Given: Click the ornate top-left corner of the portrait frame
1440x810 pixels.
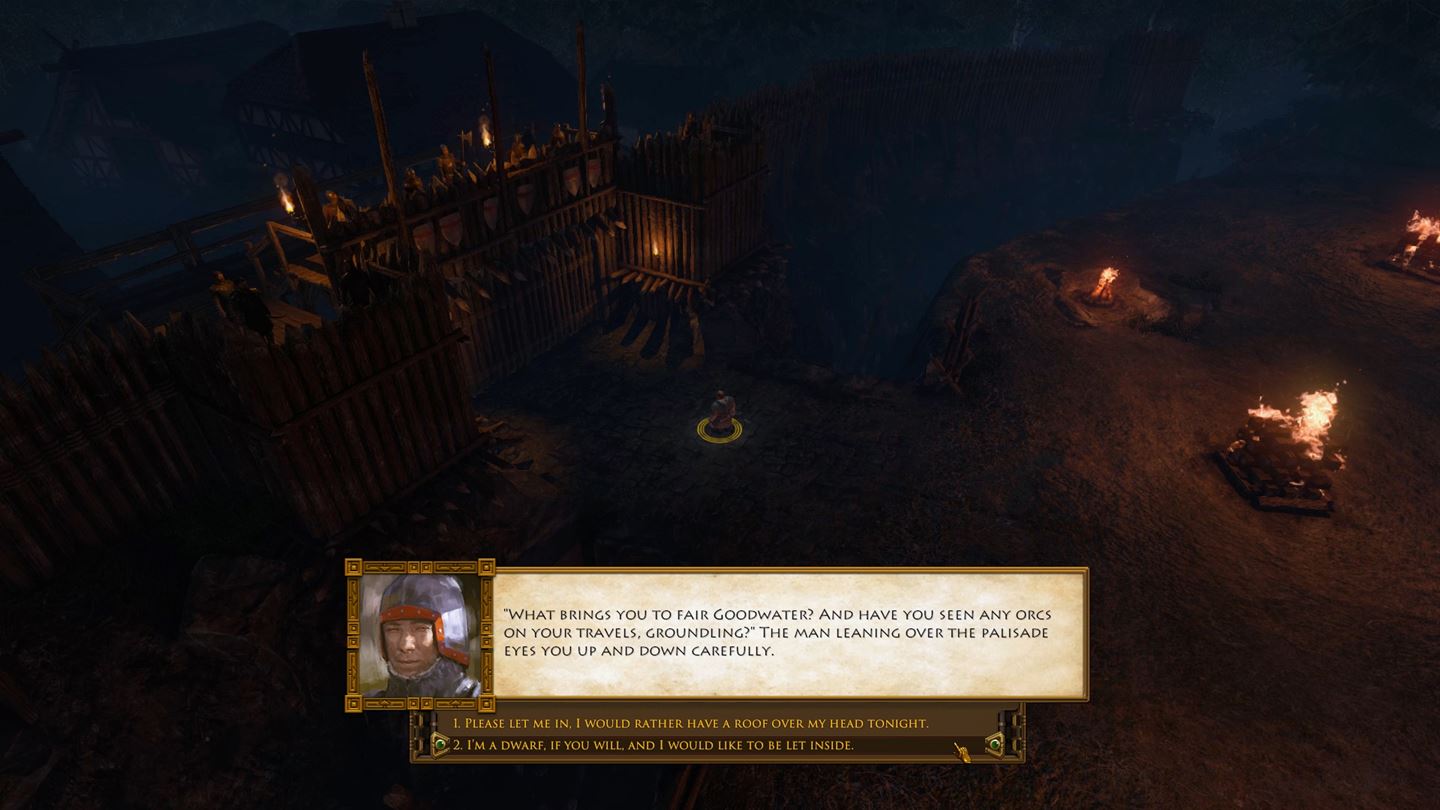Looking at the screenshot, I should (355, 570).
